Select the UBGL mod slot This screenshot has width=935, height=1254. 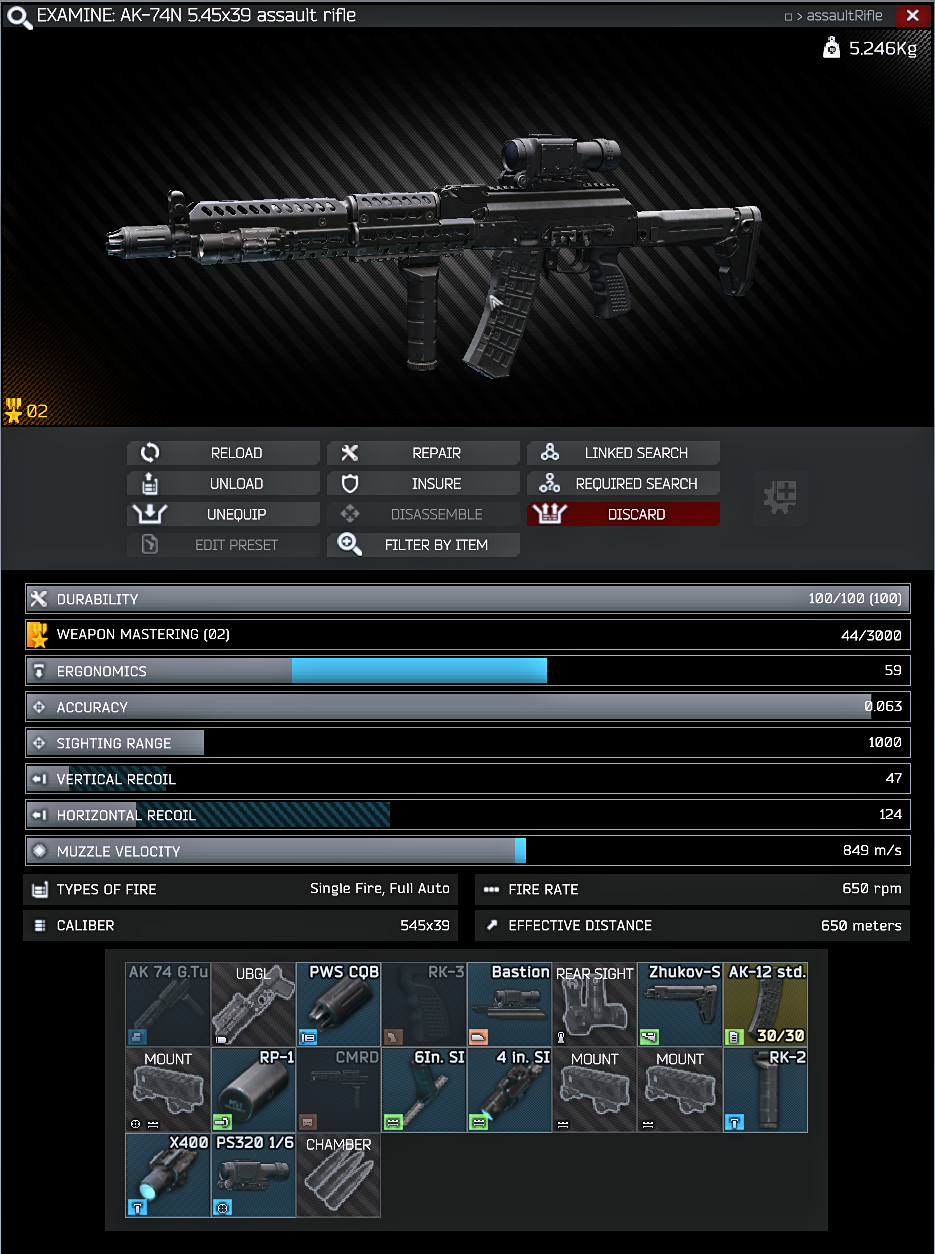(x=253, y=1004)
